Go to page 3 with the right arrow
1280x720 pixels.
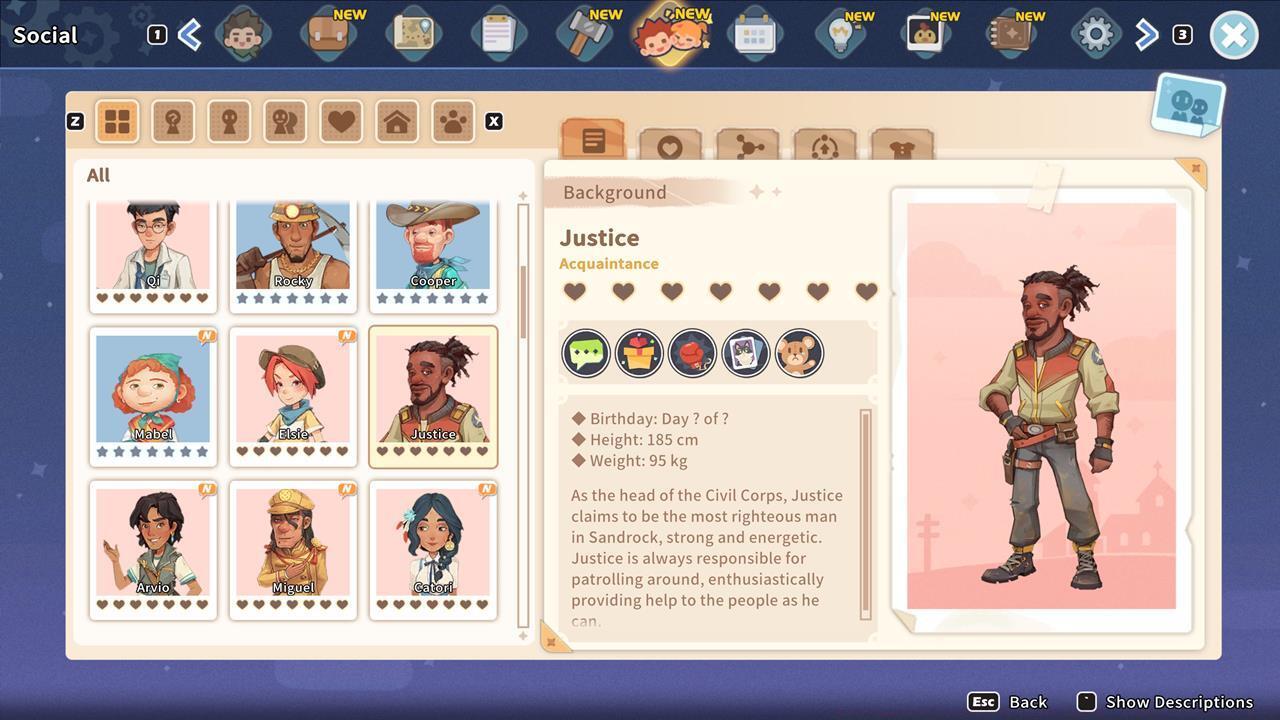1146,33
